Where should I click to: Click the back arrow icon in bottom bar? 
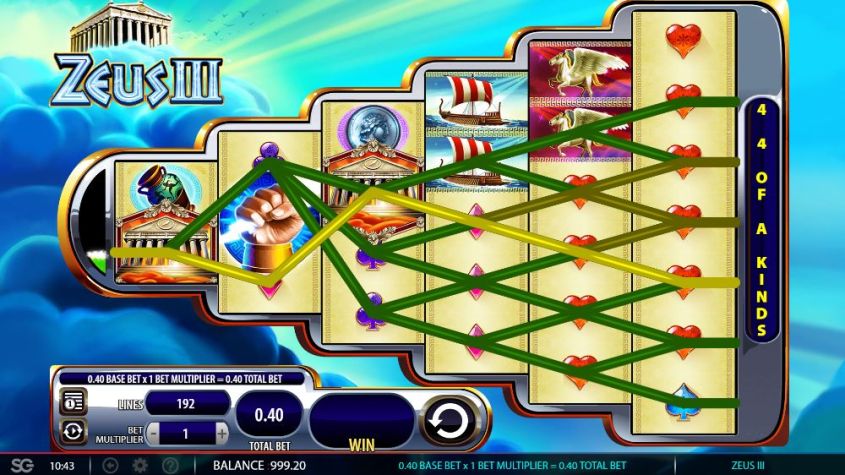coord(111,465)
